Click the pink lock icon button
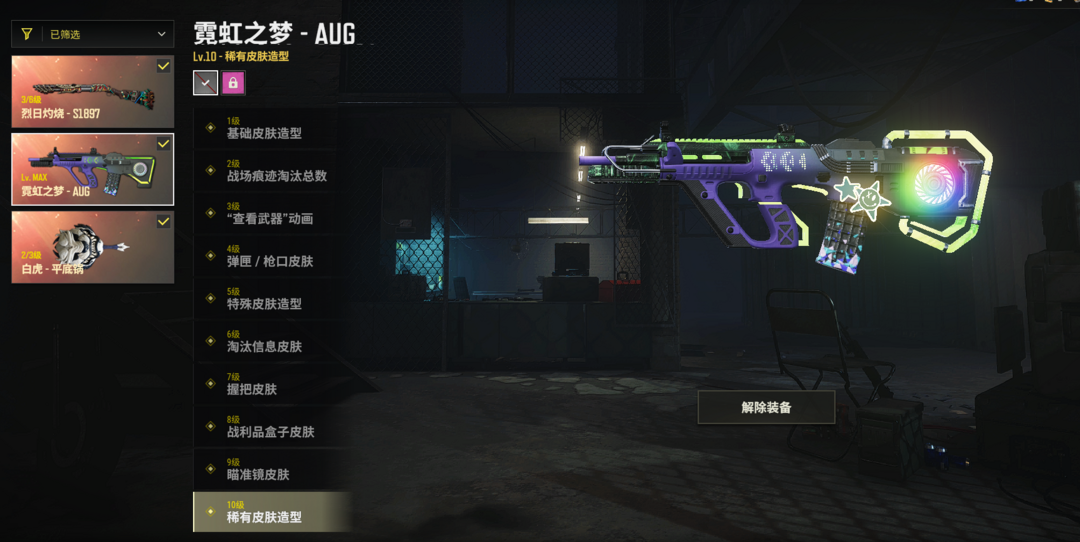Image resolution: width=1080 pixels, height=542 pixels. [233, 83]
